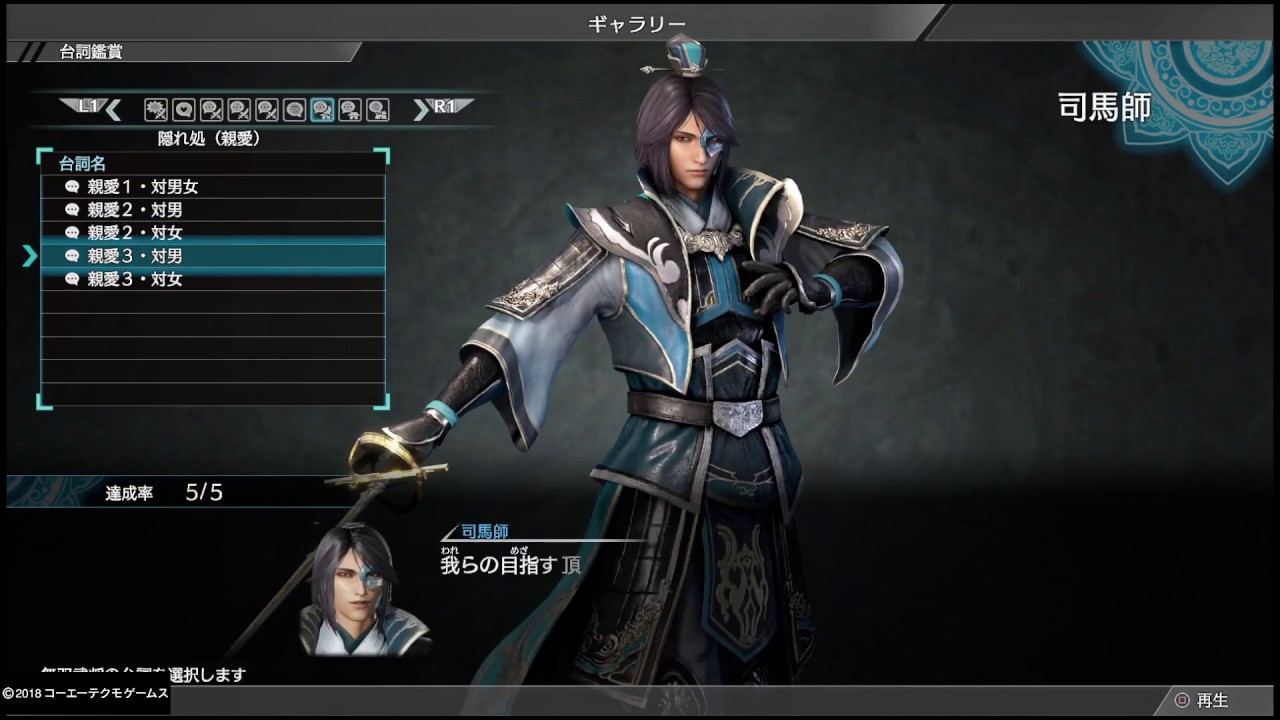The image size is (1280, 720).
Task: Switch to the heart speech-bubble category
Action: (x=183, y=109)
